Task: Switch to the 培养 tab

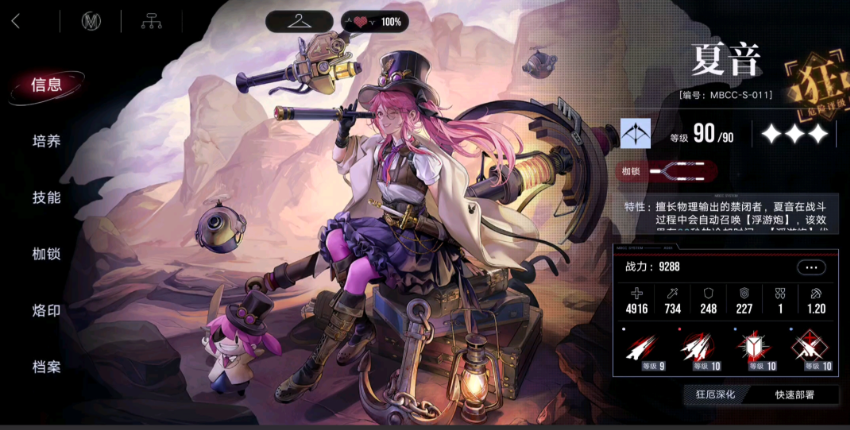Action: [47, 141]
